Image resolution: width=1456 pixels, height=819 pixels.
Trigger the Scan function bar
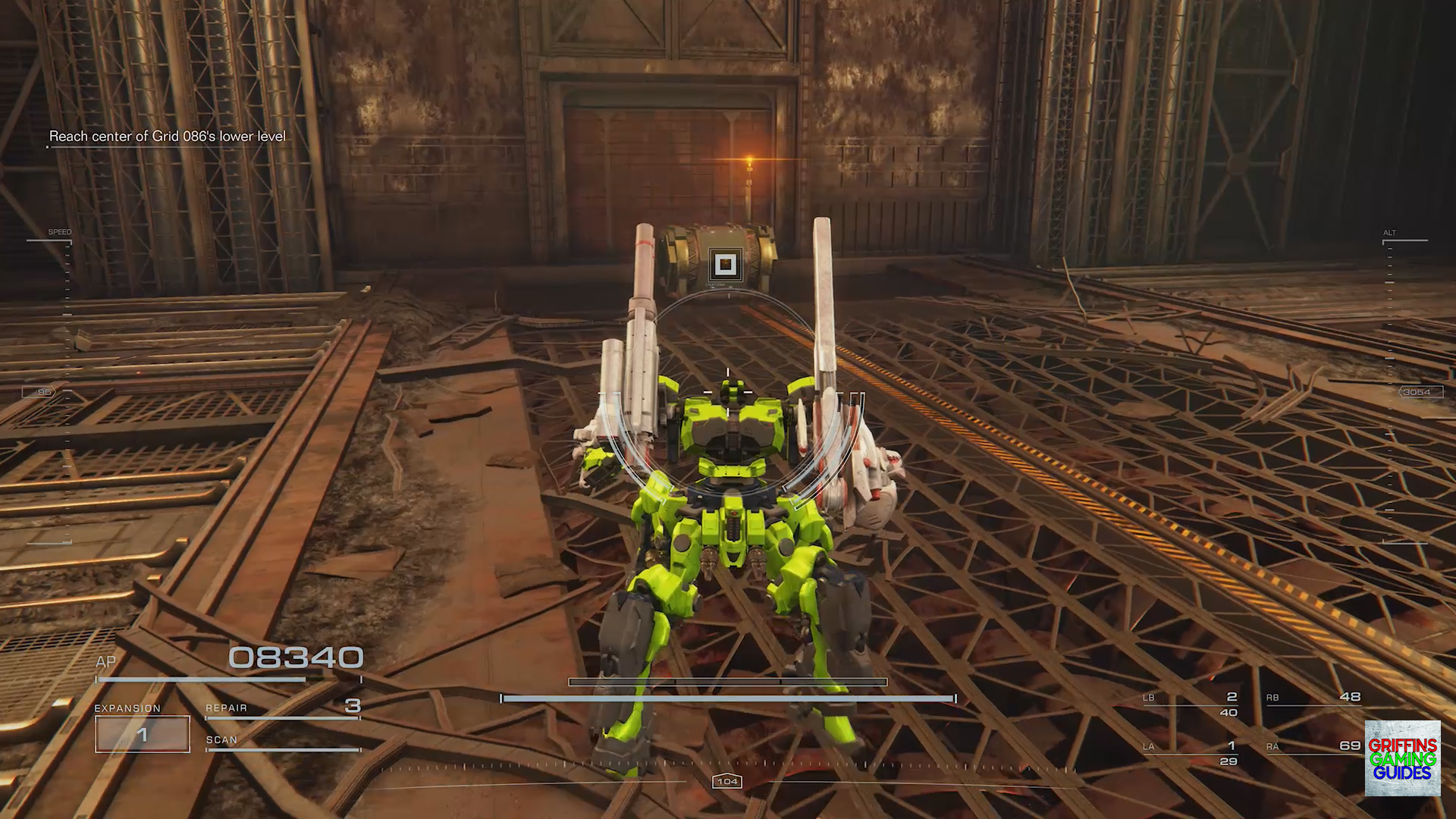[x=282, y=742]
